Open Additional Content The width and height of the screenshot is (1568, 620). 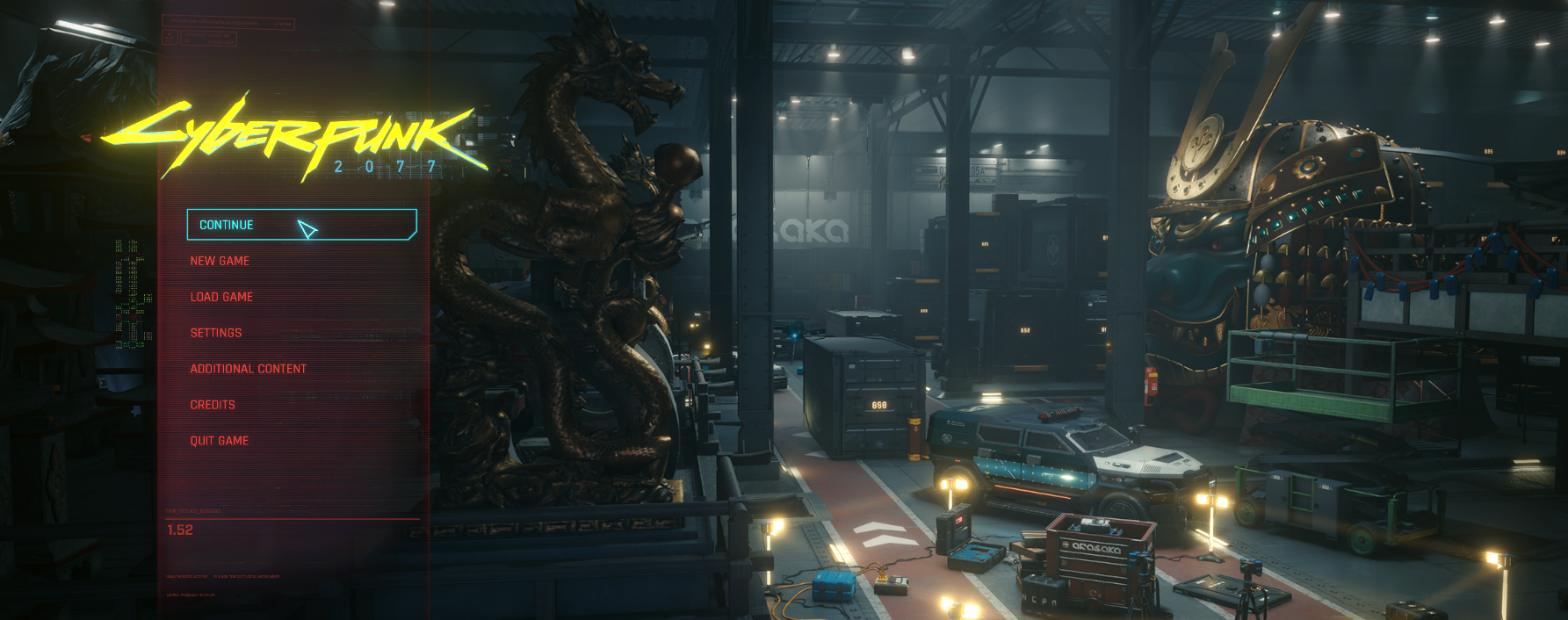[249, 369]
